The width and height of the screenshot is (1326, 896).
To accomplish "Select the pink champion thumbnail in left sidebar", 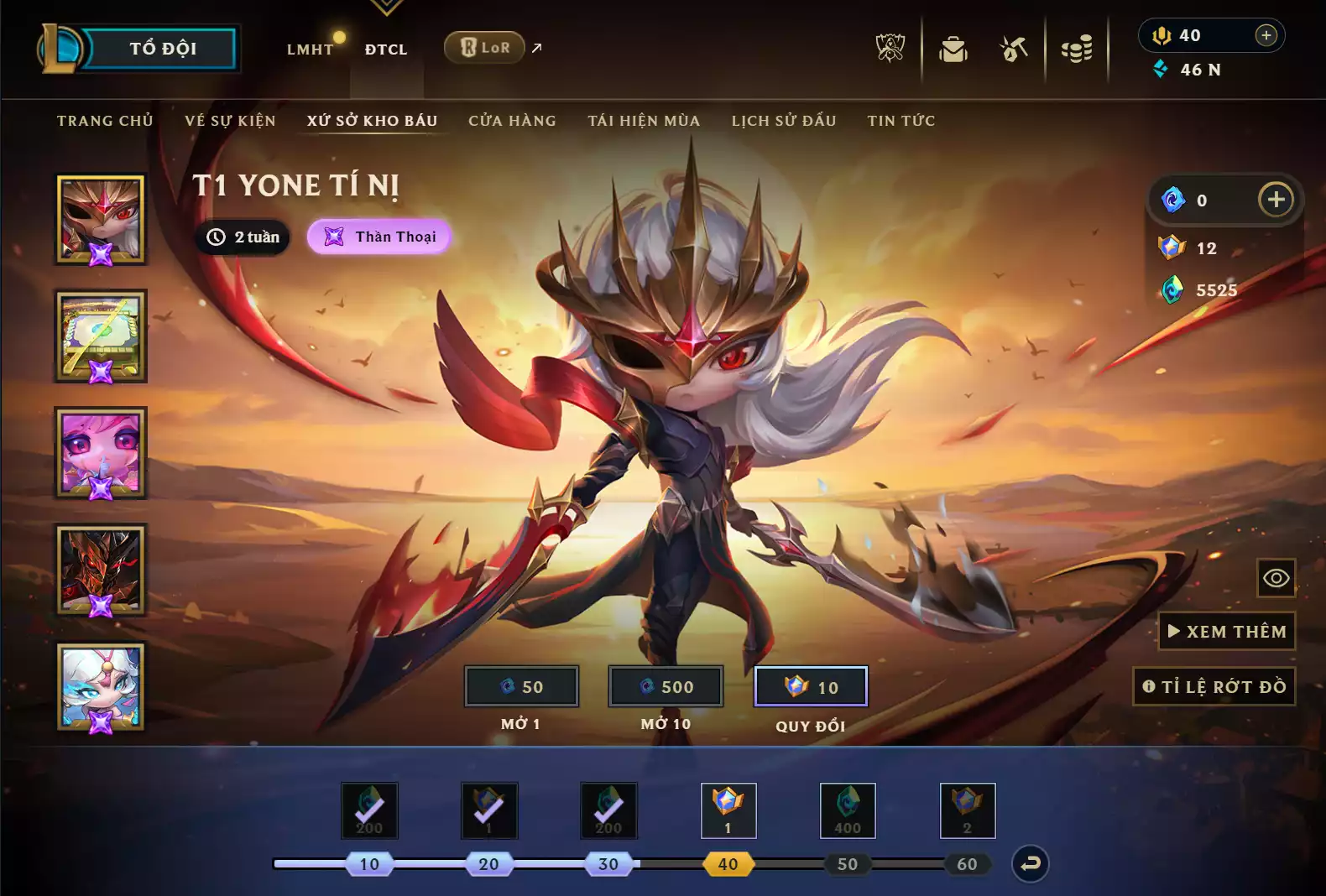I will (x=100, y=455).
